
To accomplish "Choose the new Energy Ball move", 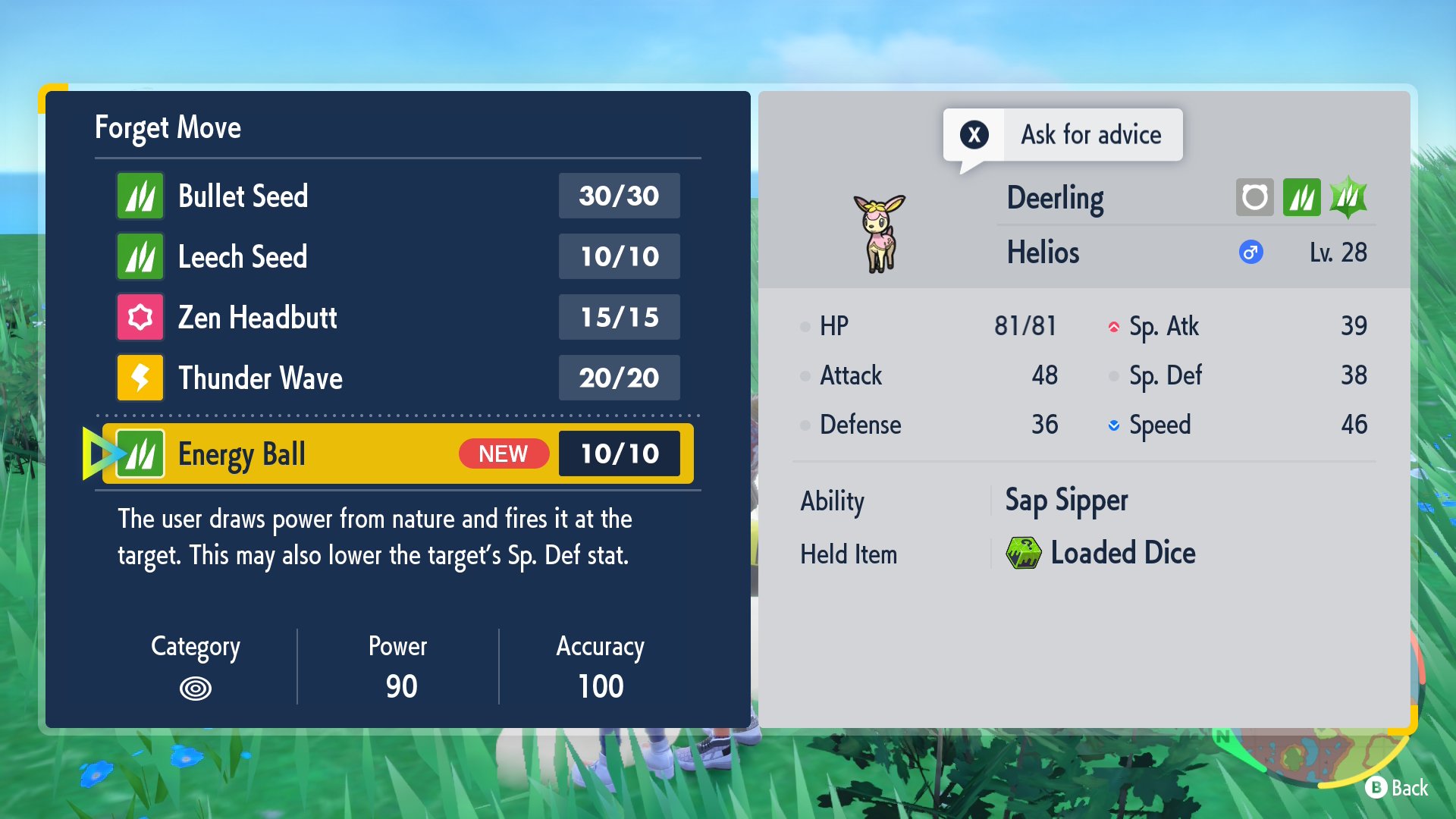I will click(397, 453).
